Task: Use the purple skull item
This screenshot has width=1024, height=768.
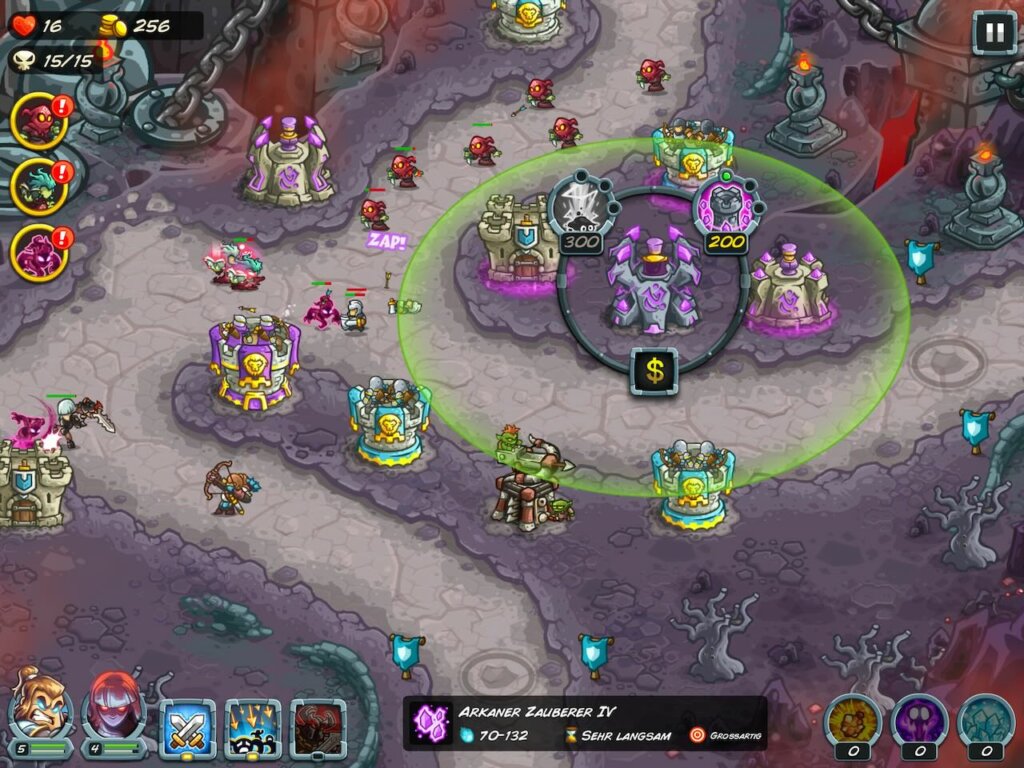Action: click(918, 722)
